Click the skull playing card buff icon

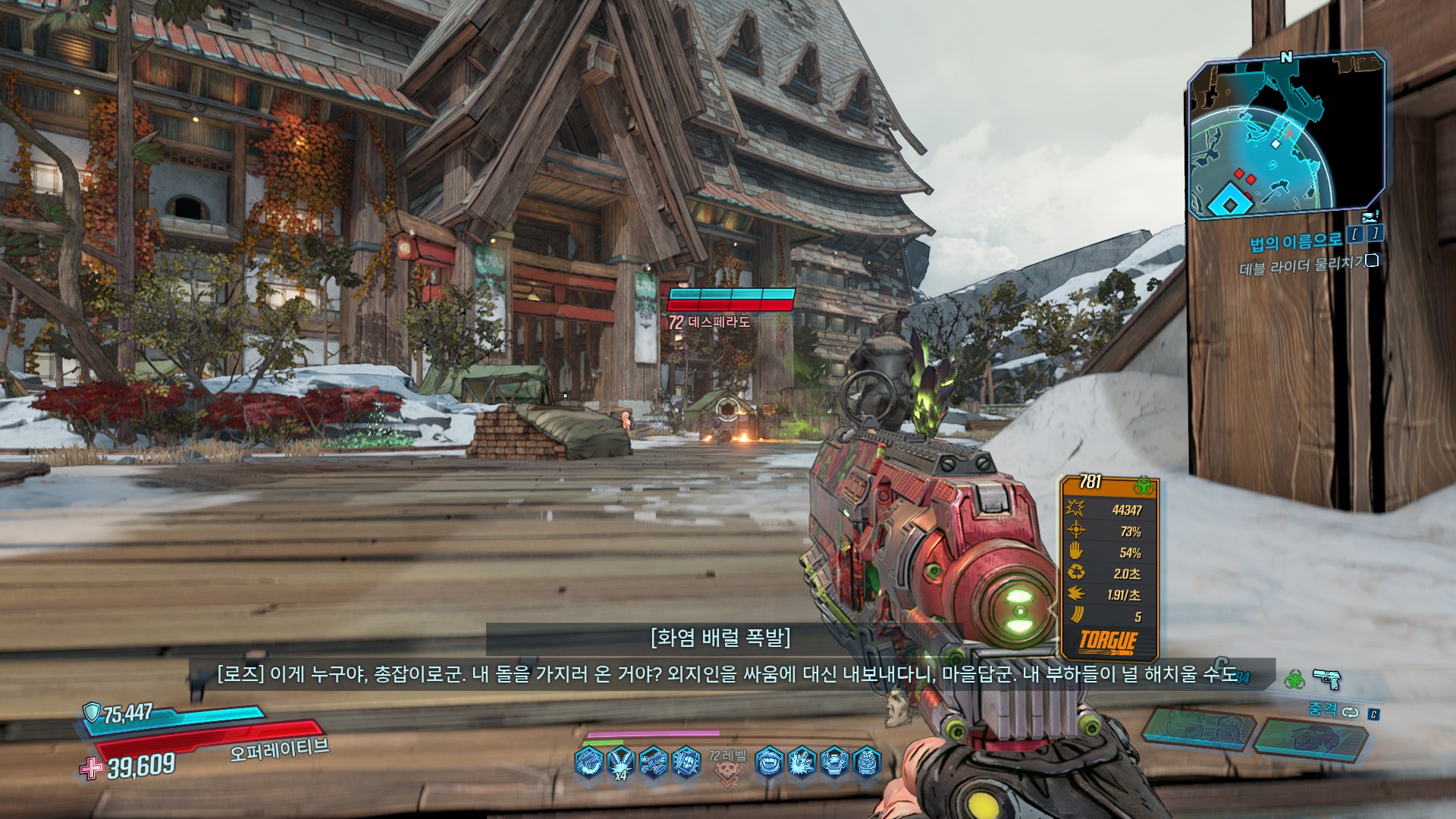(687, 761)
